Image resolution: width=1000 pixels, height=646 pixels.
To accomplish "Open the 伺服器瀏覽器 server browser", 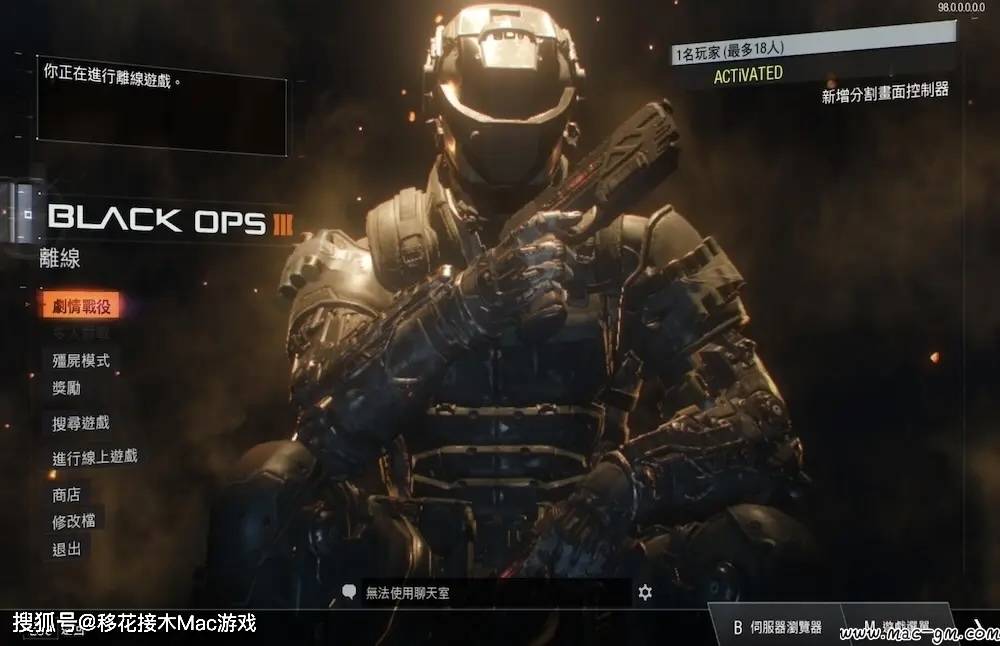I will pyautogui.click(x=777, y=627).
